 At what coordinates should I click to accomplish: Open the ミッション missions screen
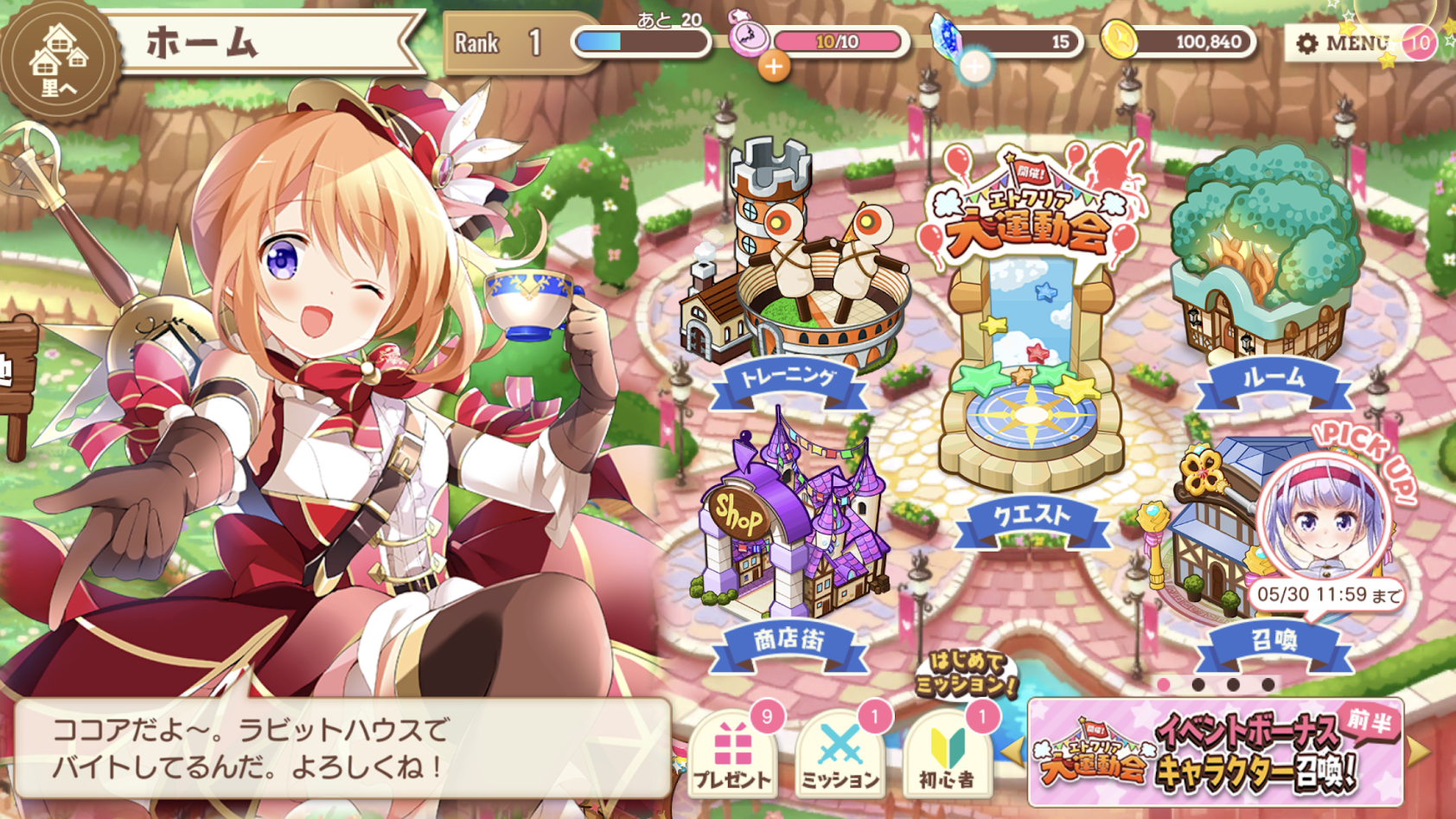pos(838,753)
